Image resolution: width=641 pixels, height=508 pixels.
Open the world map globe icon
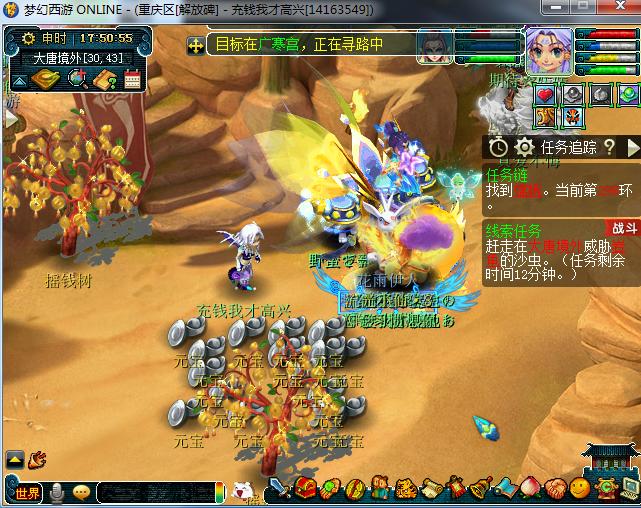point(76,79)
